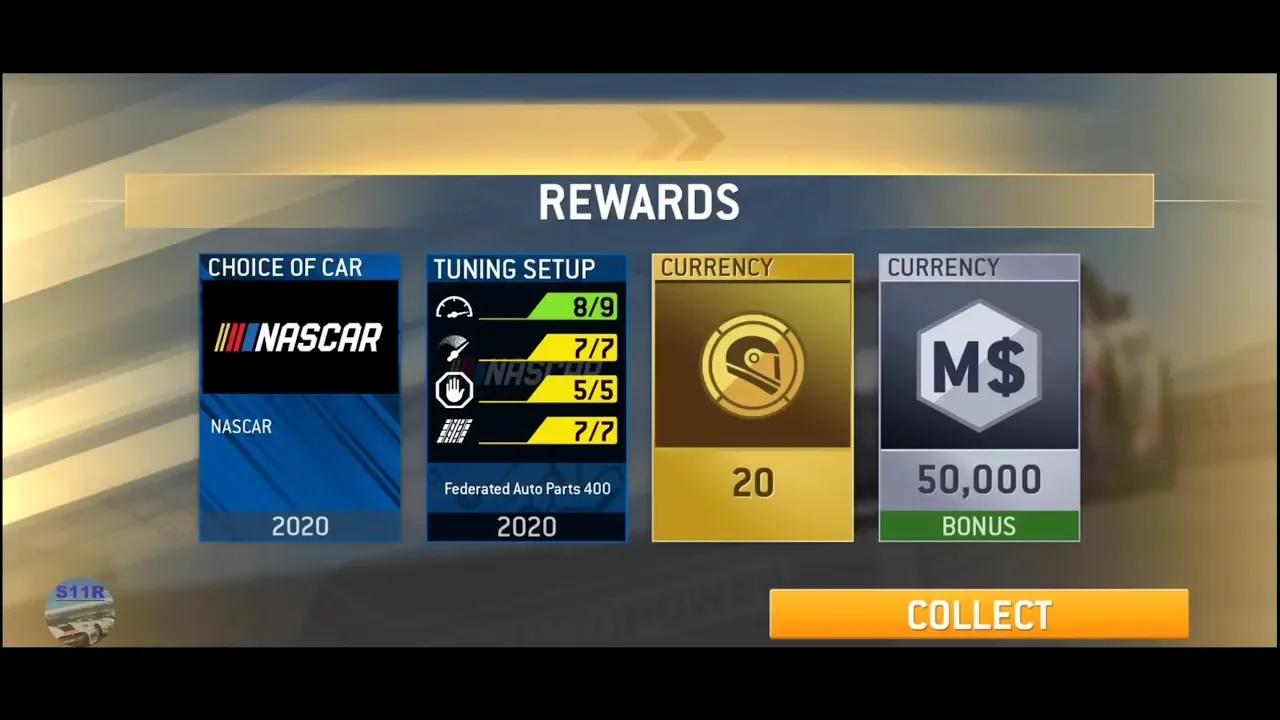Open the TUNING SETUP reward card
Image resolution: width=1280 pixels, height=720 pixels.
click(x=526, y=397)
